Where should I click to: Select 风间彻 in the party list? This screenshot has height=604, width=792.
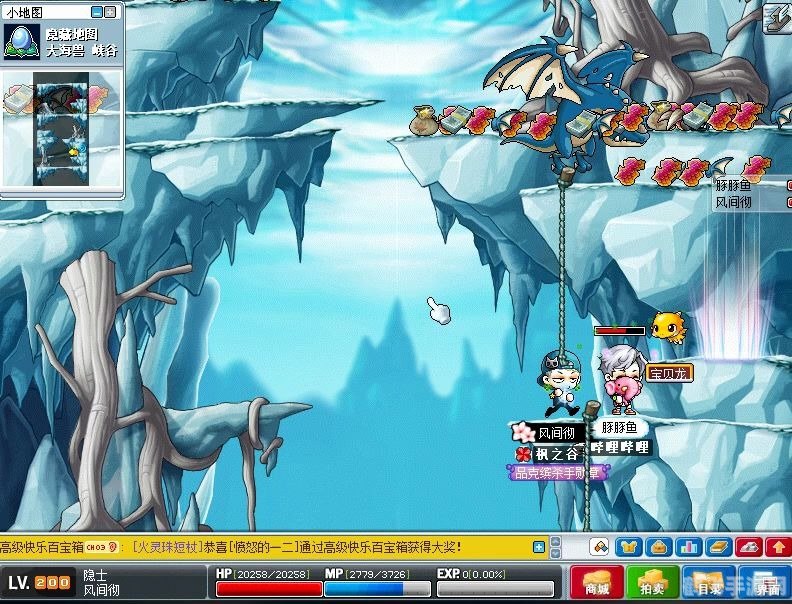pyautogui.click(x=735, y=202)
